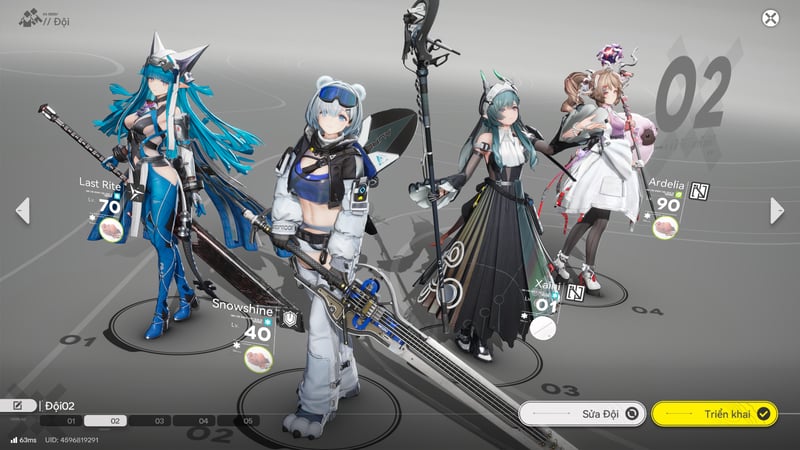The image size is (800, 450).
Task: Close the team screen
Action: (770, 18)
